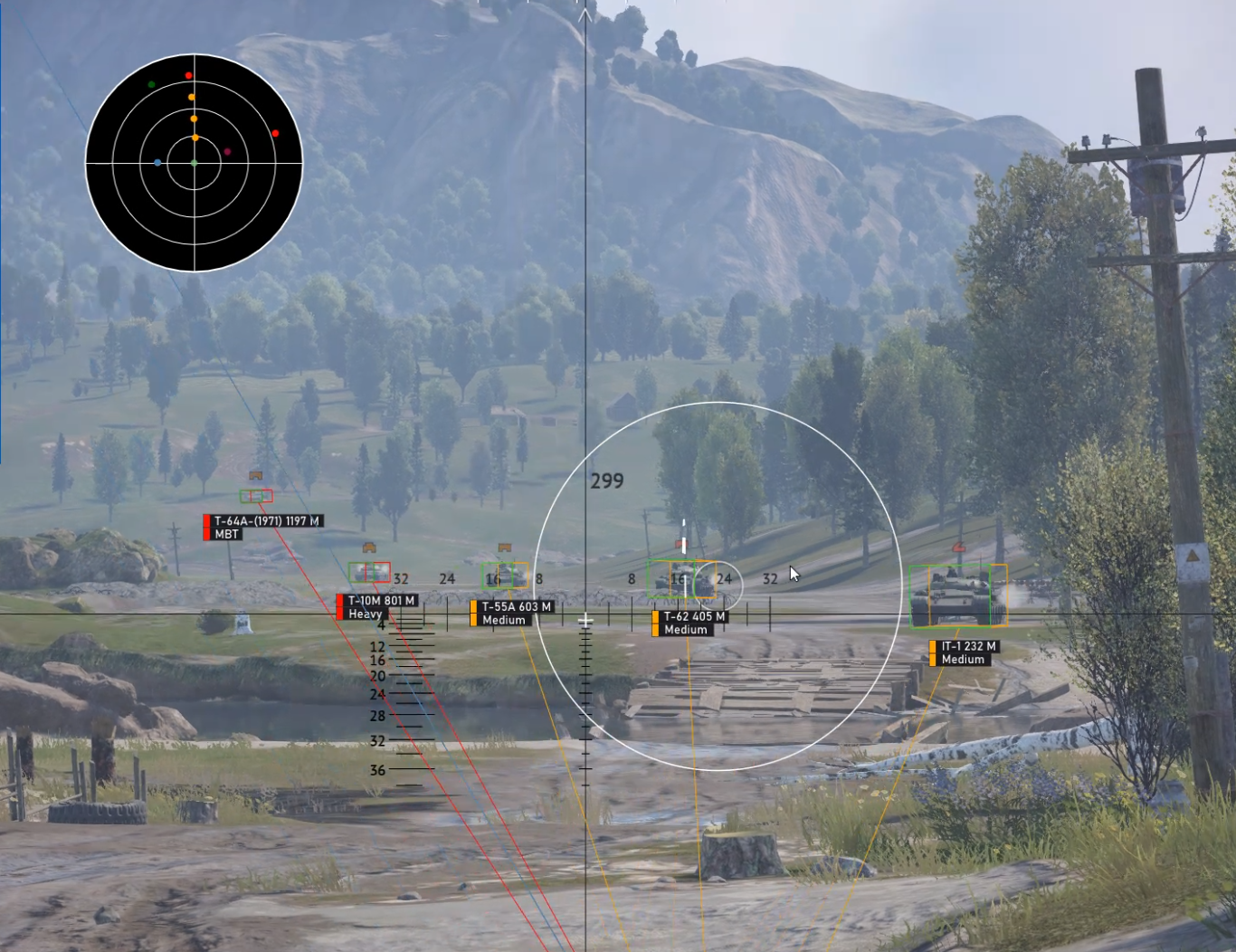Select the T-10M Heavy target label
Viewport: 1236px width, 952px height.
378,606
